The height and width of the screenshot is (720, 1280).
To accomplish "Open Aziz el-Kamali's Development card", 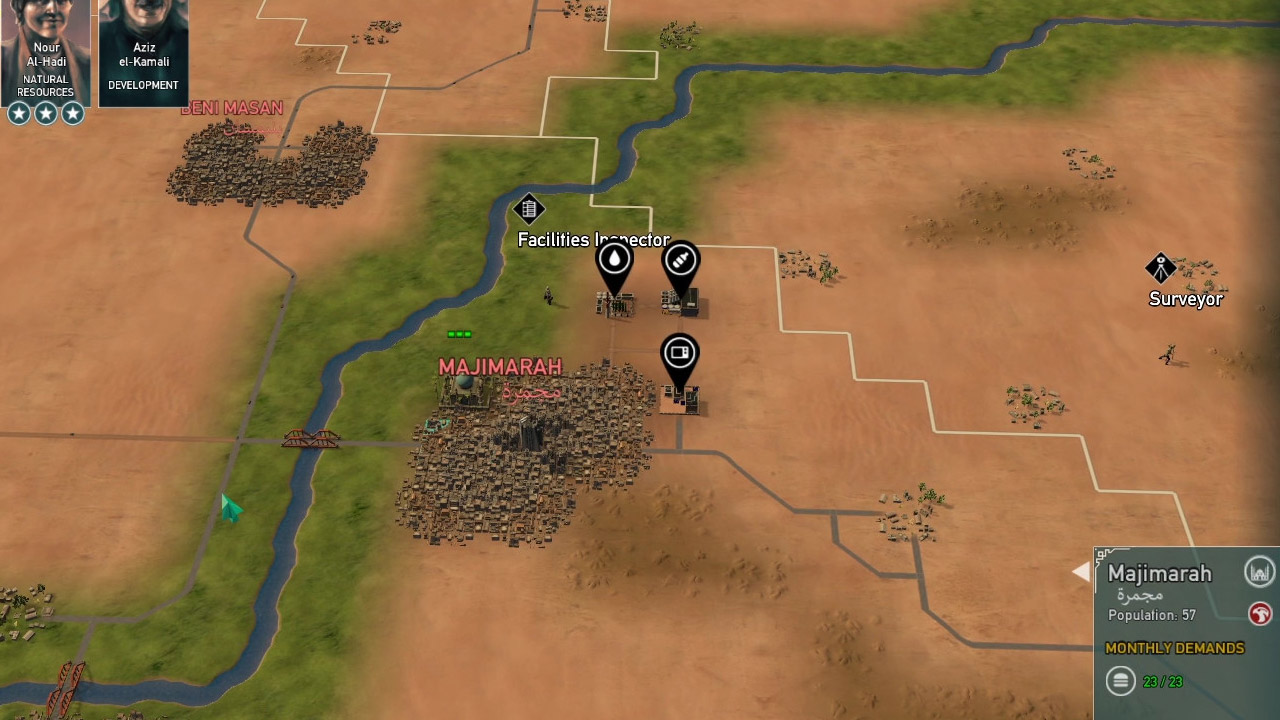I will (143, 50).
